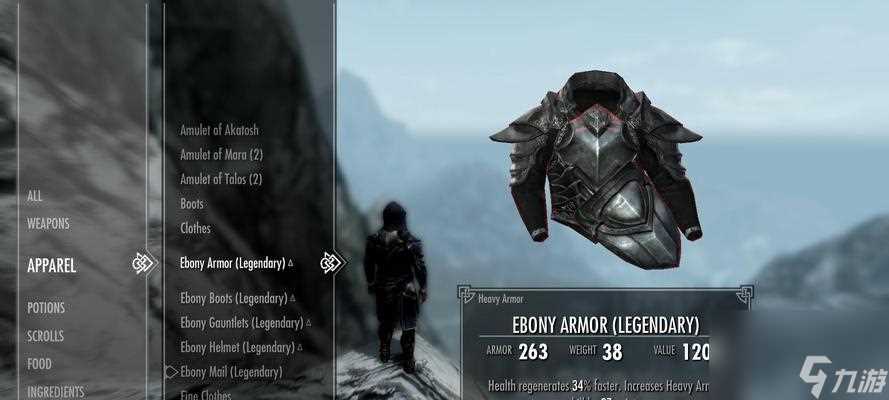Select Amulet of Talos item
The width and height of the screenshot is (889, 400).
(x=221, y=179)
